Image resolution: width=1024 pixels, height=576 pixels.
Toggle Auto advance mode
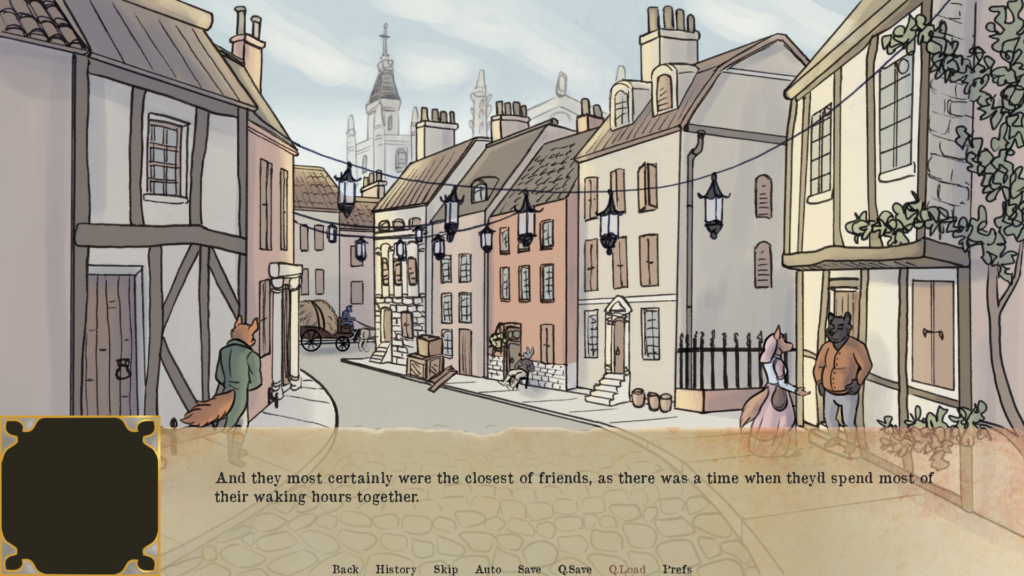488,569
